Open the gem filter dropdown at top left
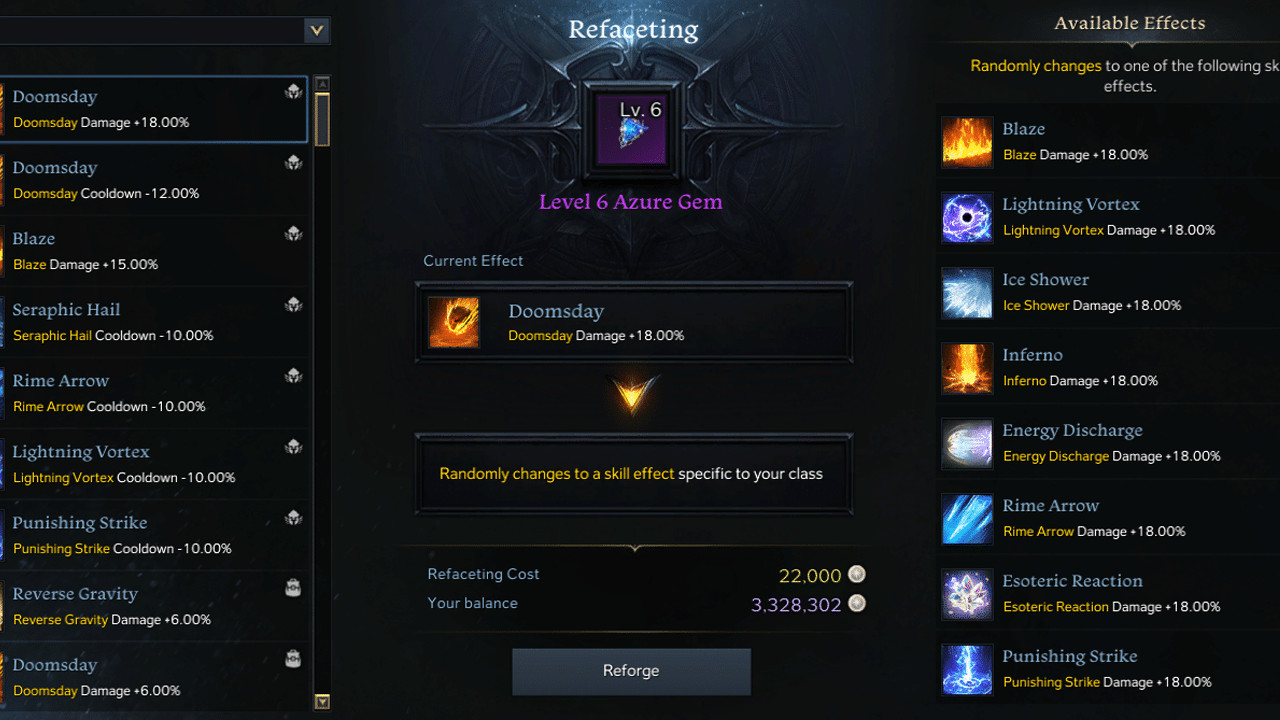 pos(317,30)
